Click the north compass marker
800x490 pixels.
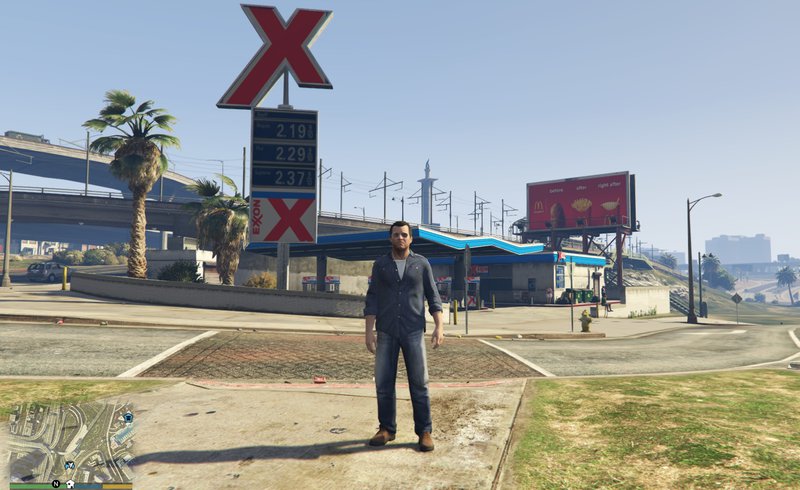(56, 484)
